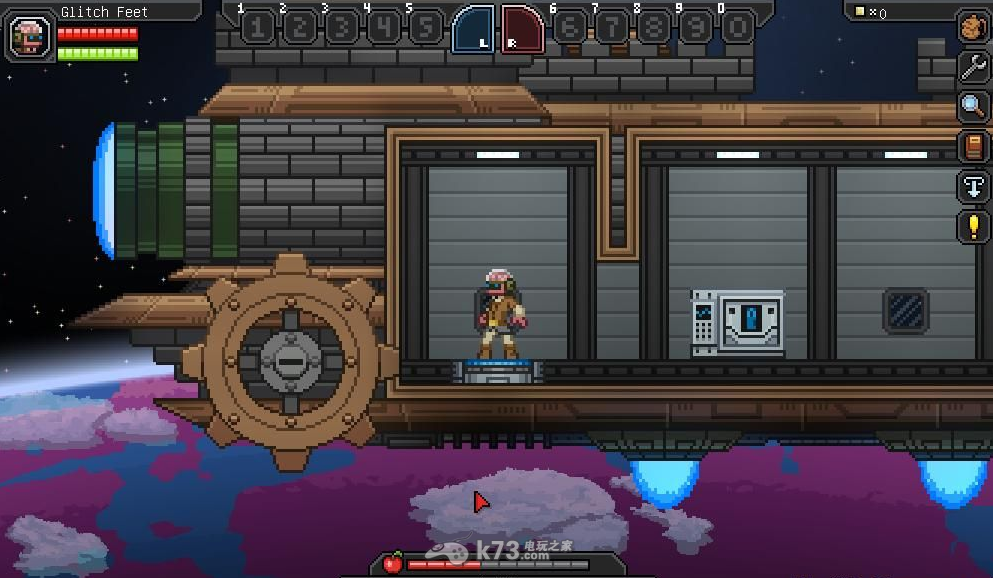
Task: Open the quest log exclamation icon
Action: (x=973, y=227)
